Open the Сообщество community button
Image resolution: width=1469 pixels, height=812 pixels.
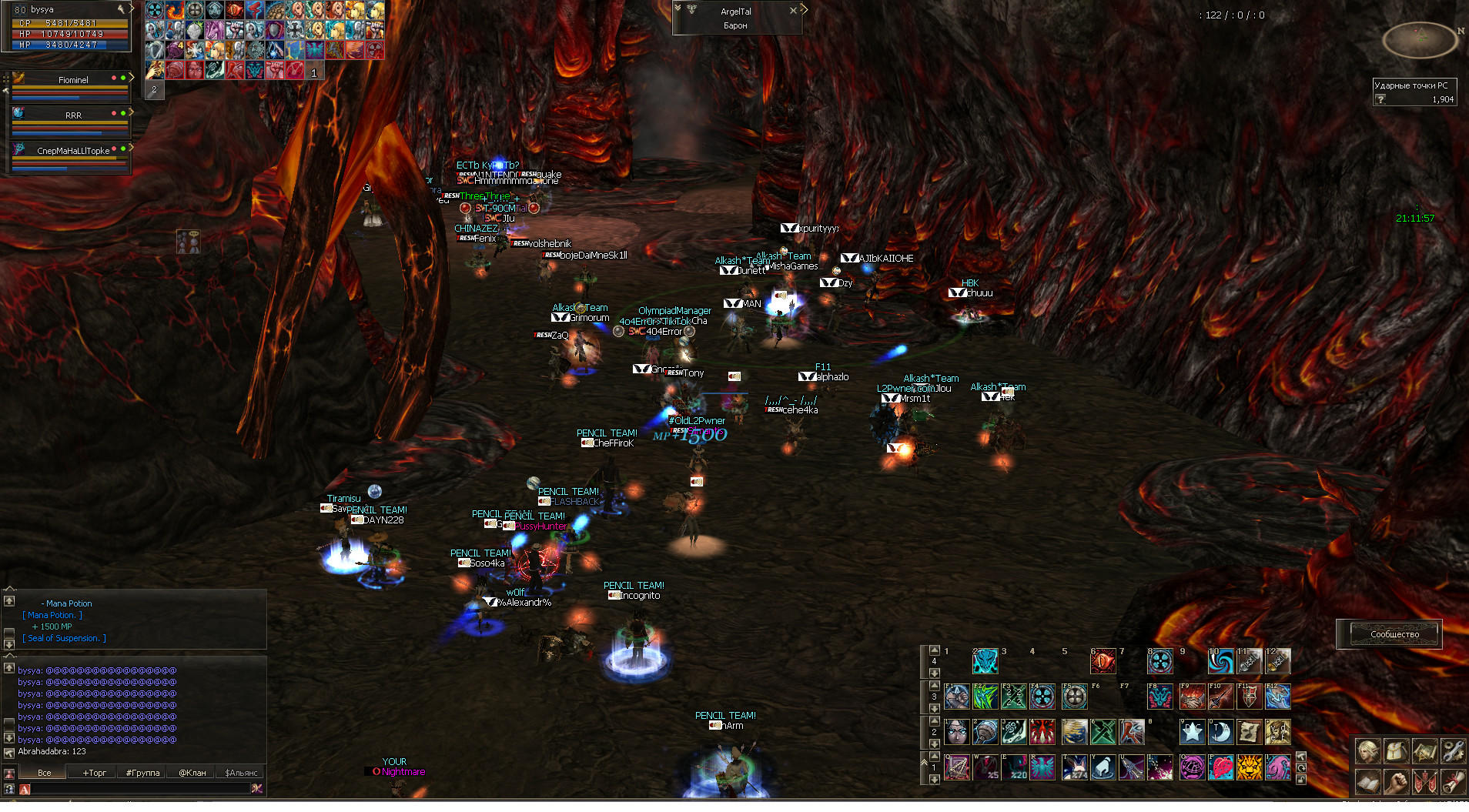point(1394,634)
